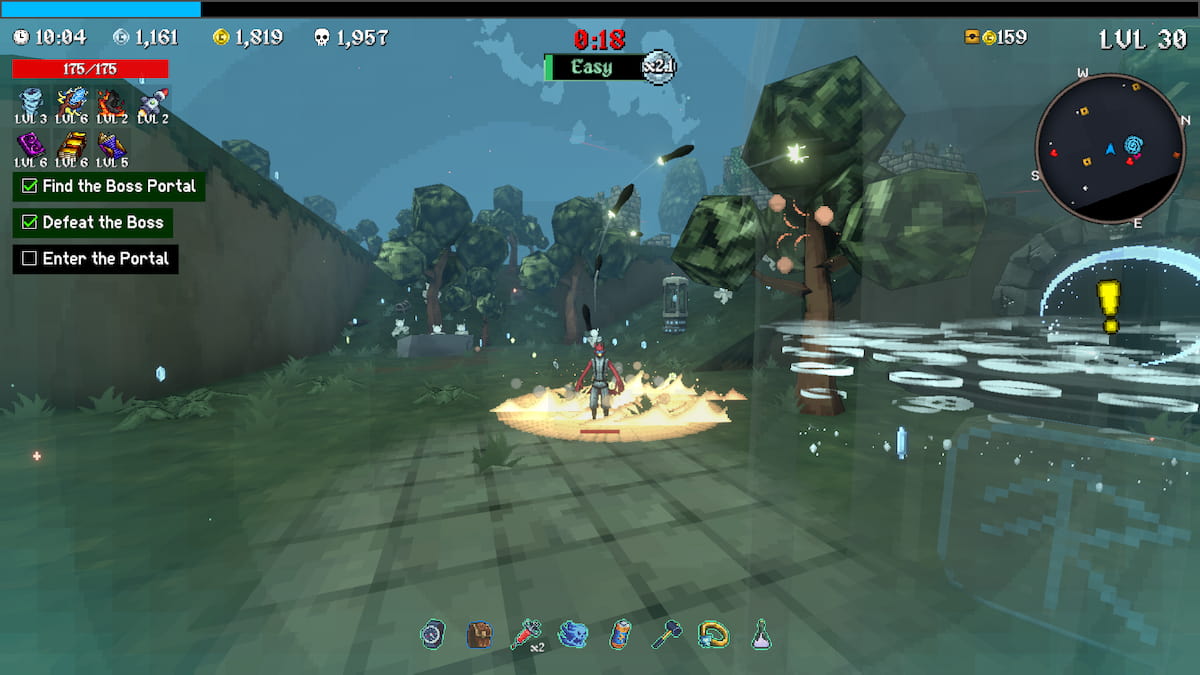Image resolution: width=1200 pixels, height=675 pixels.
Task: Select the red syringe item icon
Action: pyautogui.click(x=525, y=634)
